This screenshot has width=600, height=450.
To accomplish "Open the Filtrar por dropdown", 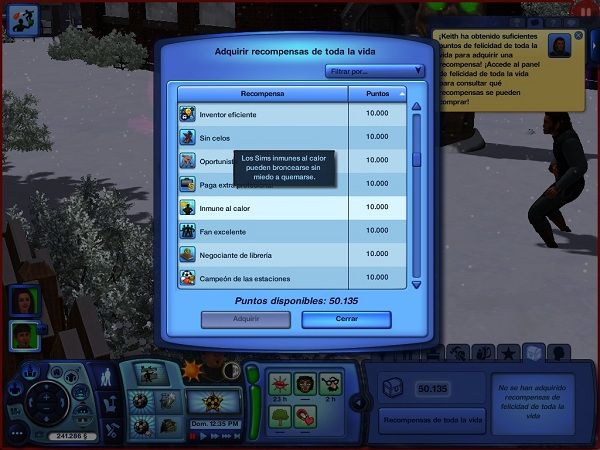I will pos(375,72).
